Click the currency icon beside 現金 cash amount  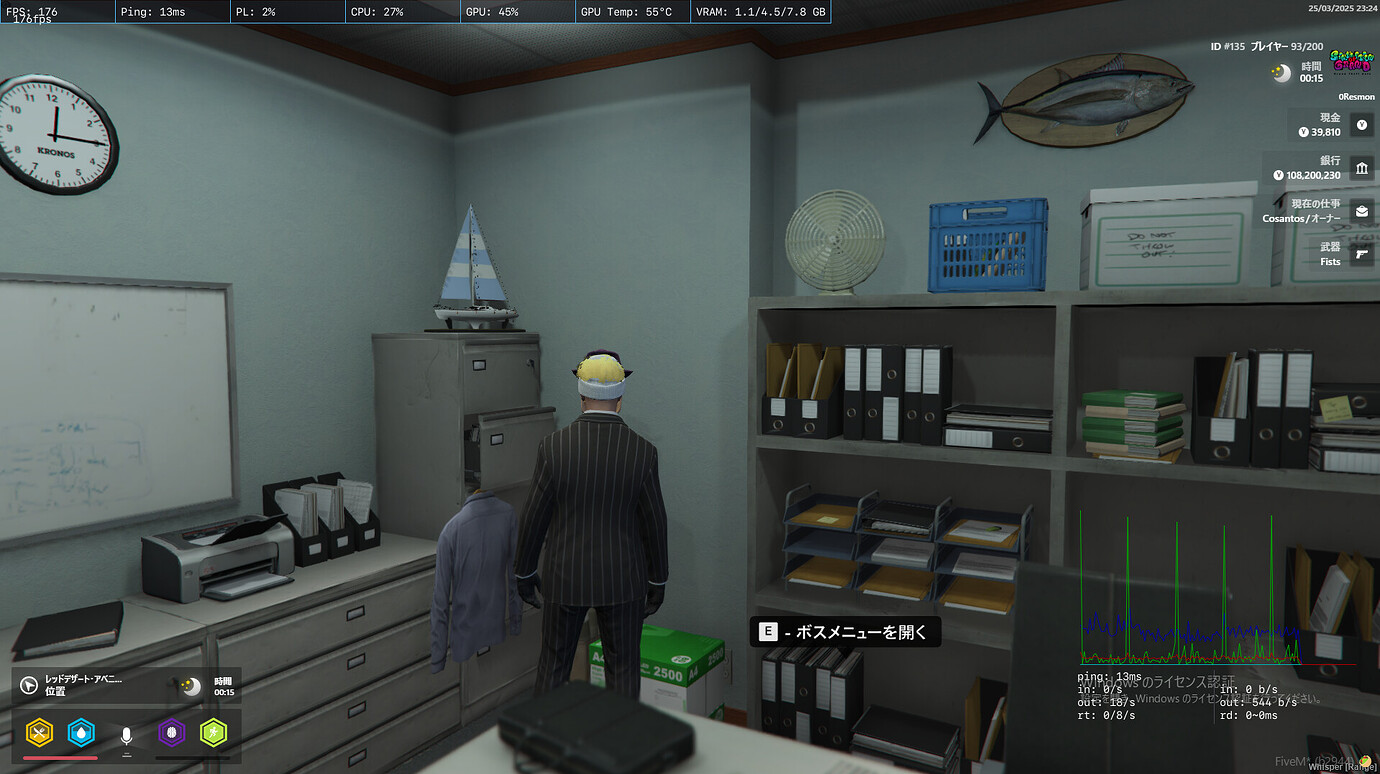[1361, 124]
